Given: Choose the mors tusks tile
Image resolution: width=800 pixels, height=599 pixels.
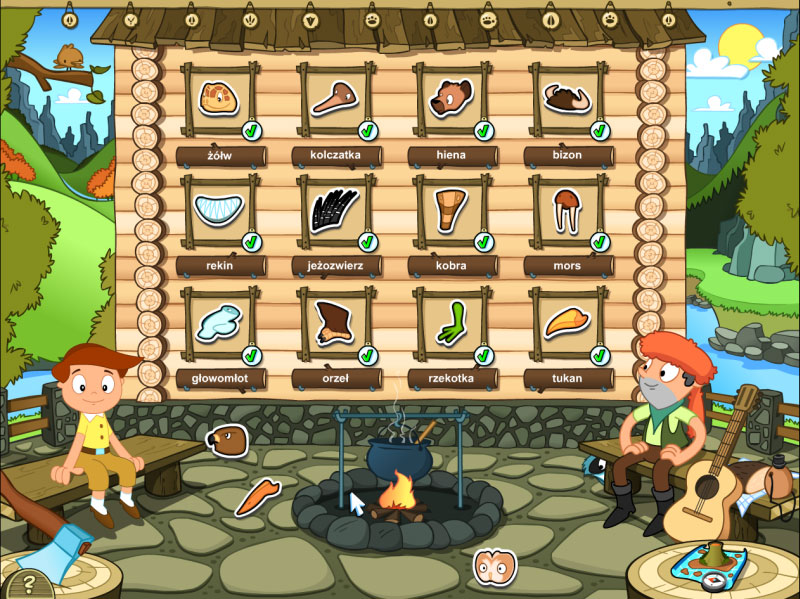Looking at the screenshot, I should coord(566,211).
